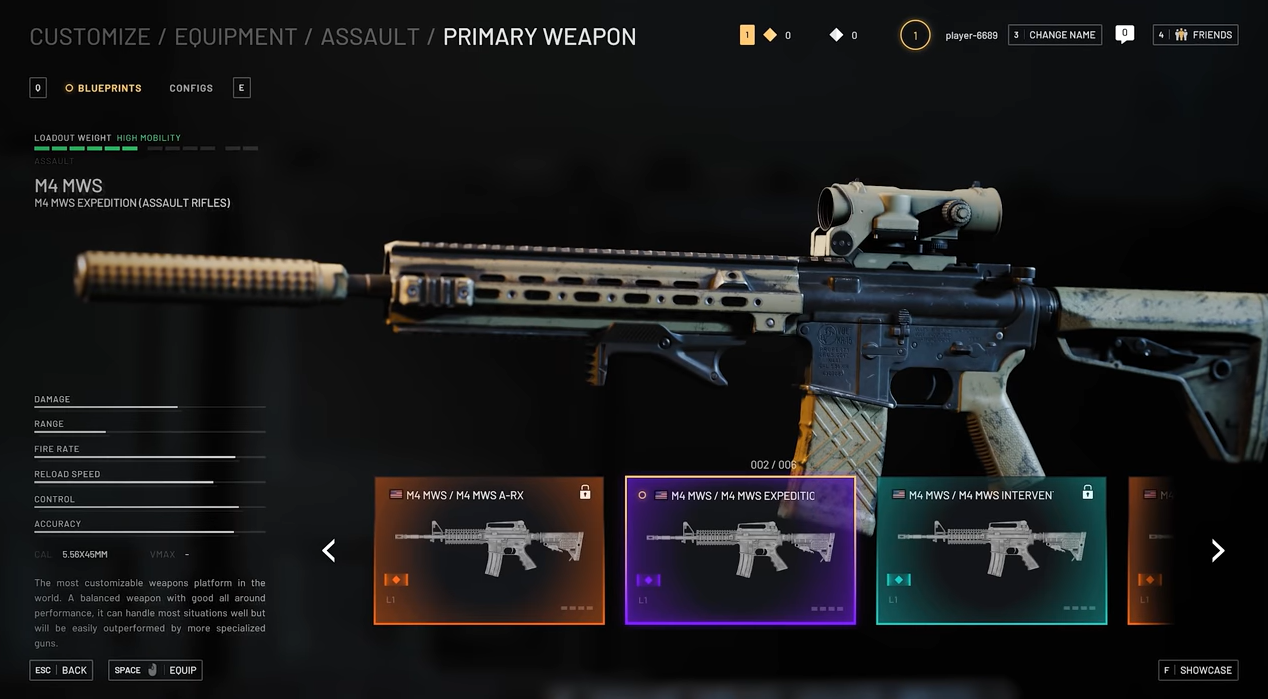Click the white diamond currency icon
This screenshot has height=699, width=1268.
coord(837,35)
